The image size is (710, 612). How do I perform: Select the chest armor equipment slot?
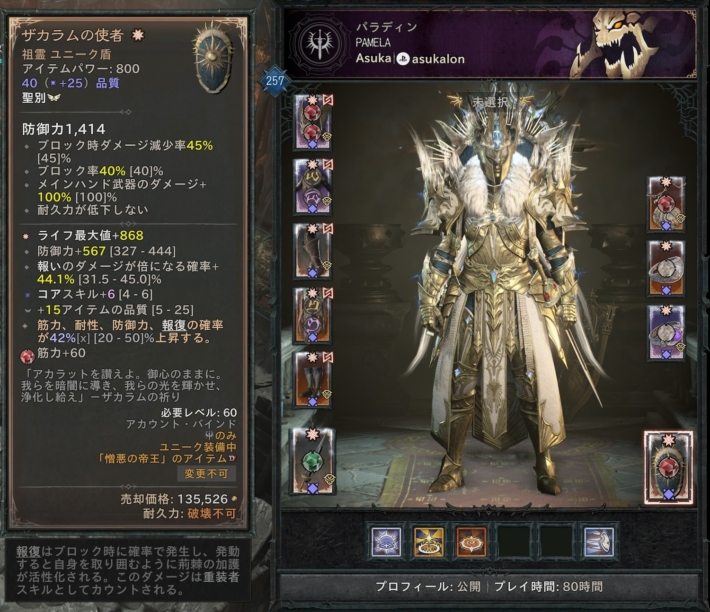coord(308,185)
